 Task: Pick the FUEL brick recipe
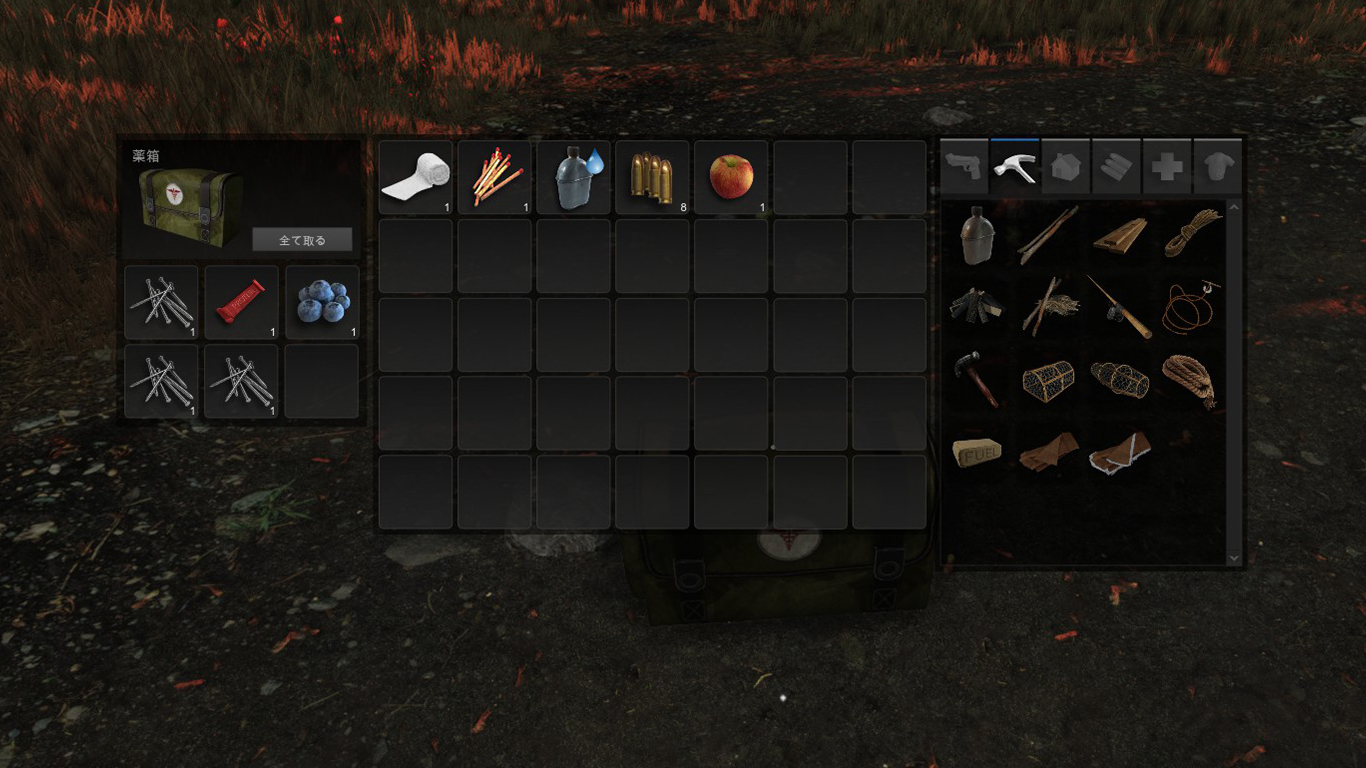pos(978,453)
